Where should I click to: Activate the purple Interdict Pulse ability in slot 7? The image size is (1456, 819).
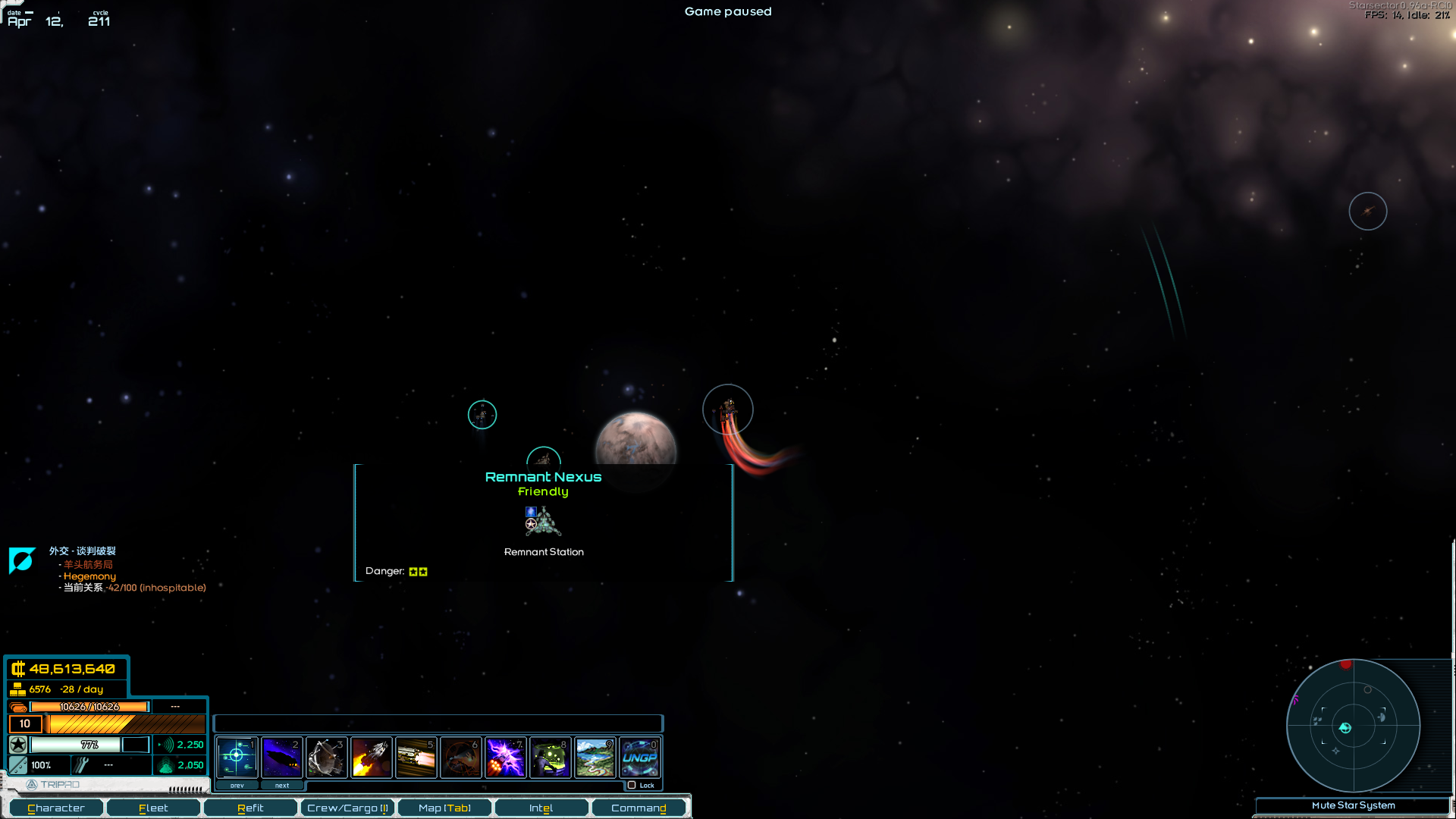505,757
